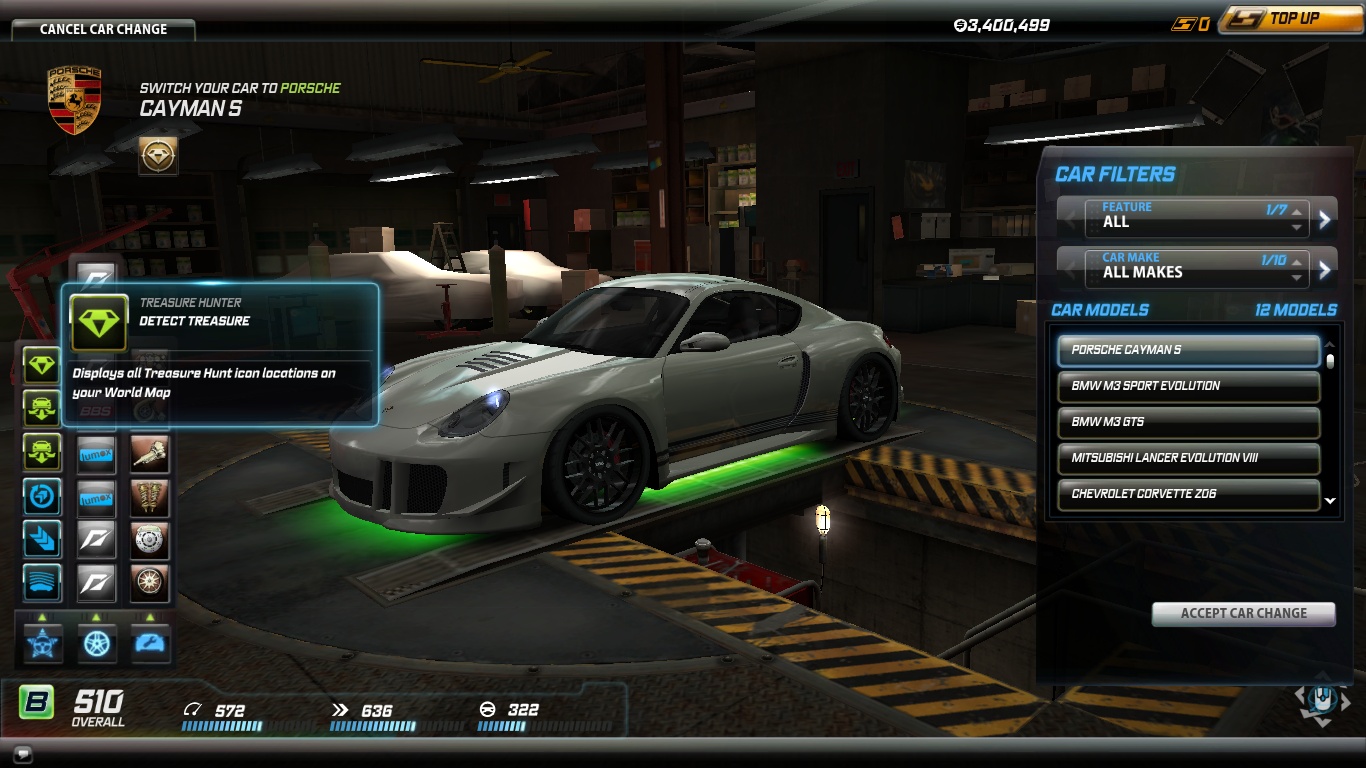Image resolution: width=1366 pixels, height=768 pixels.
Task: Select the green gem Treasure Hunter skill
Action: point(42,365)
